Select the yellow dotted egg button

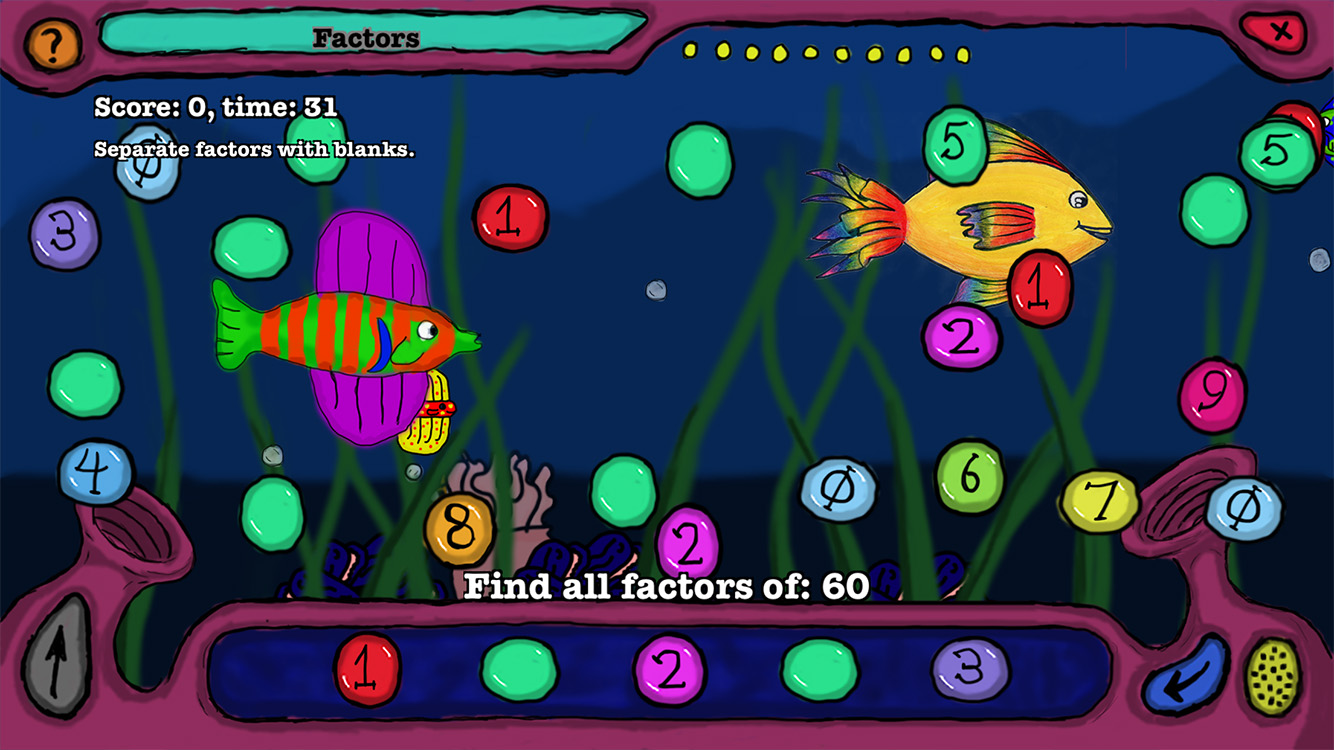coord(1273,675)
